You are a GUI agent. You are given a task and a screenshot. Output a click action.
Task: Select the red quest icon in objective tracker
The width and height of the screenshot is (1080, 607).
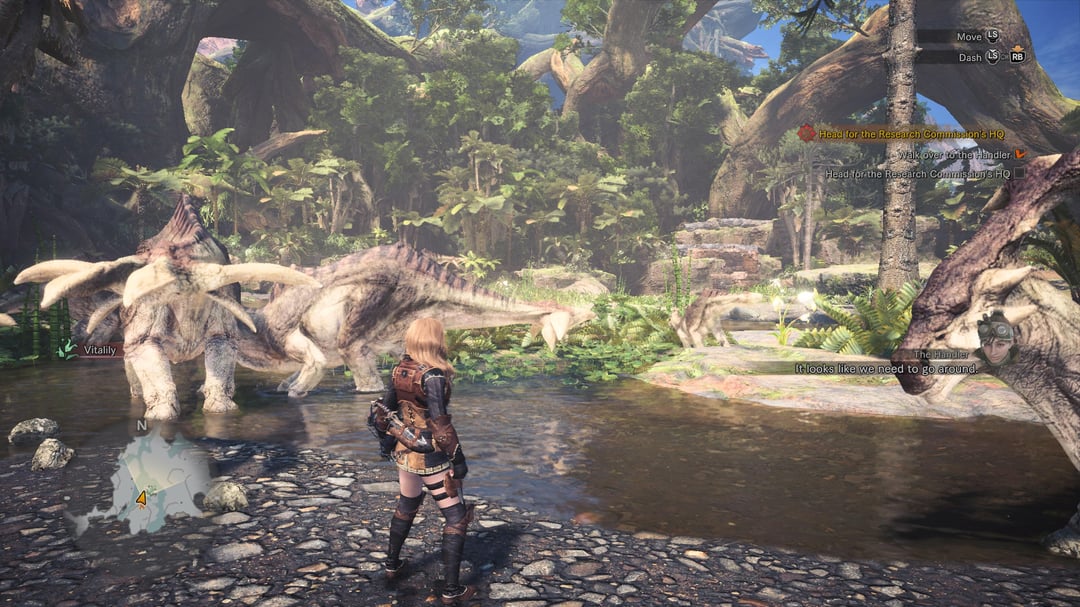[x=806, y=133]
